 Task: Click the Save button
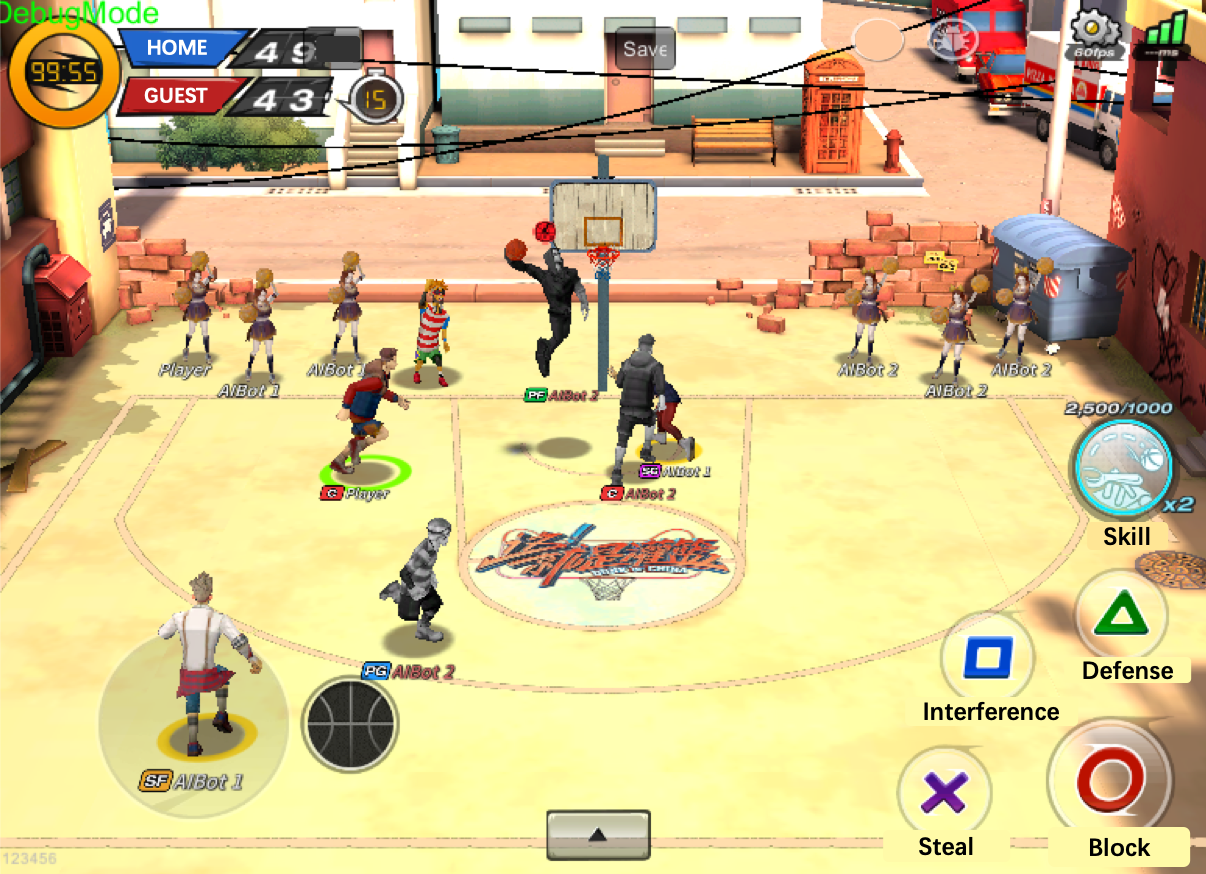(x=645, y=48)
